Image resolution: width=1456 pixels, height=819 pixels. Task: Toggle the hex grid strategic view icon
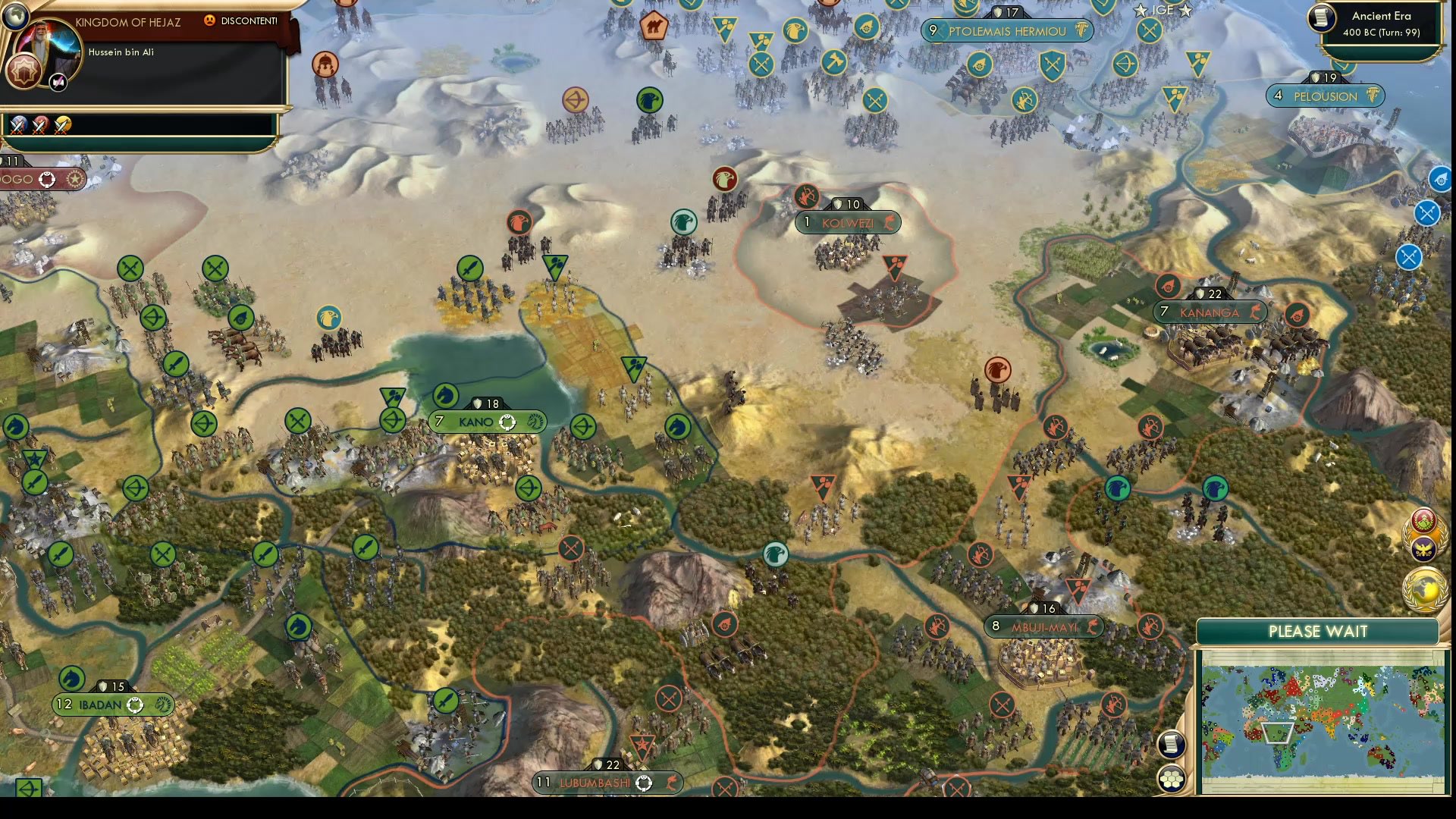click(x=1172, y=778)
